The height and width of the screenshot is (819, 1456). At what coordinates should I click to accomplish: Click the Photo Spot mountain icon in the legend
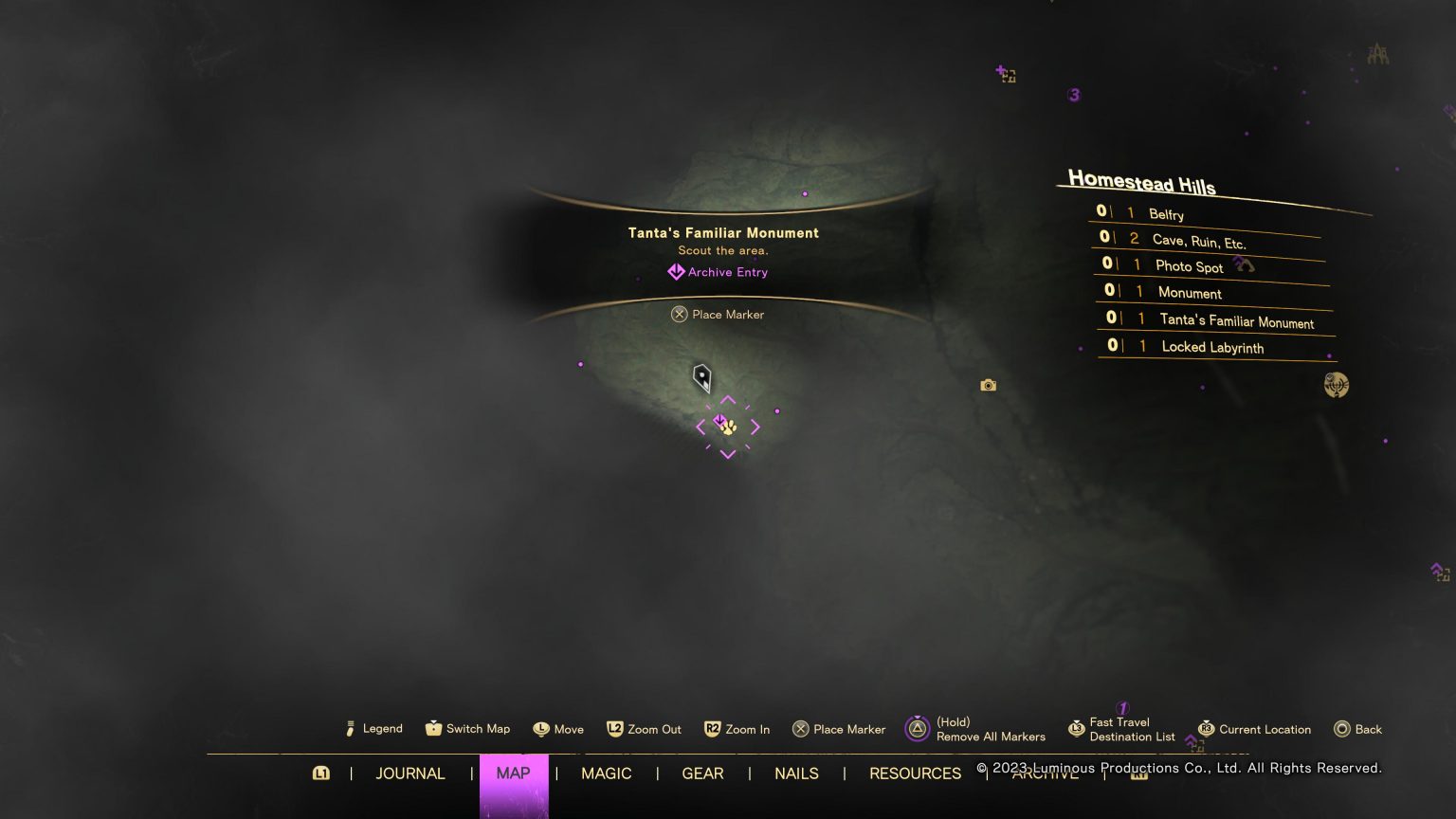pos(1243,265)
